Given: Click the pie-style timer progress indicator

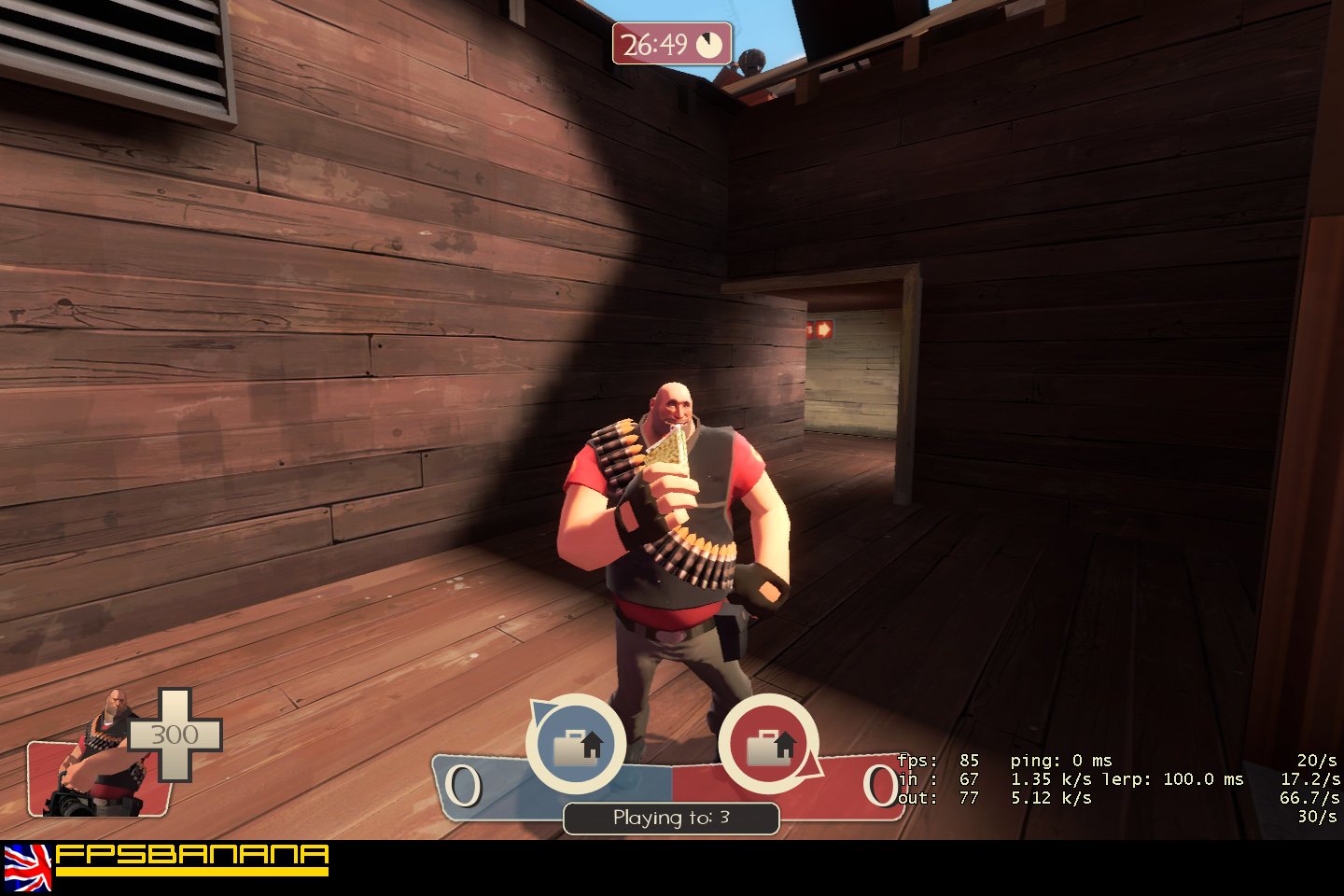Looking at the screenshot, I should click(x=711, y=42).
